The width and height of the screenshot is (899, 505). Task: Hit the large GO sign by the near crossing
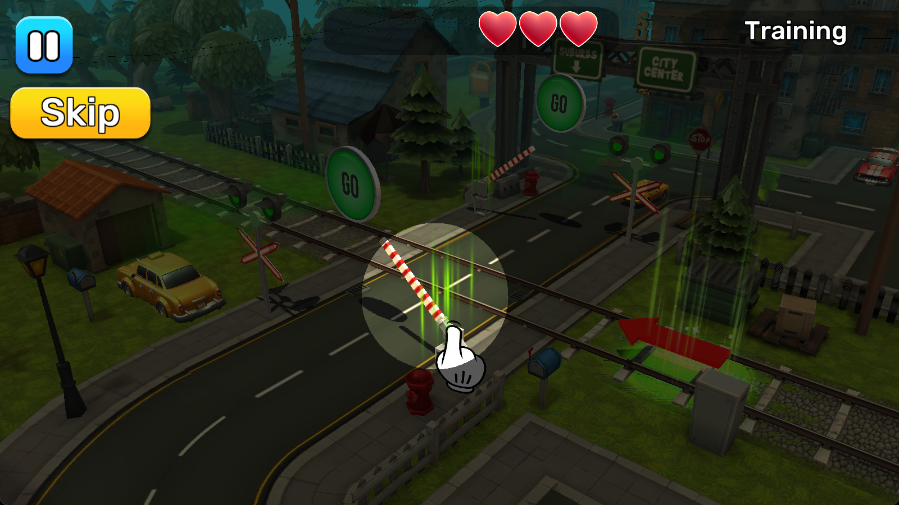click(x=350, y=184)
